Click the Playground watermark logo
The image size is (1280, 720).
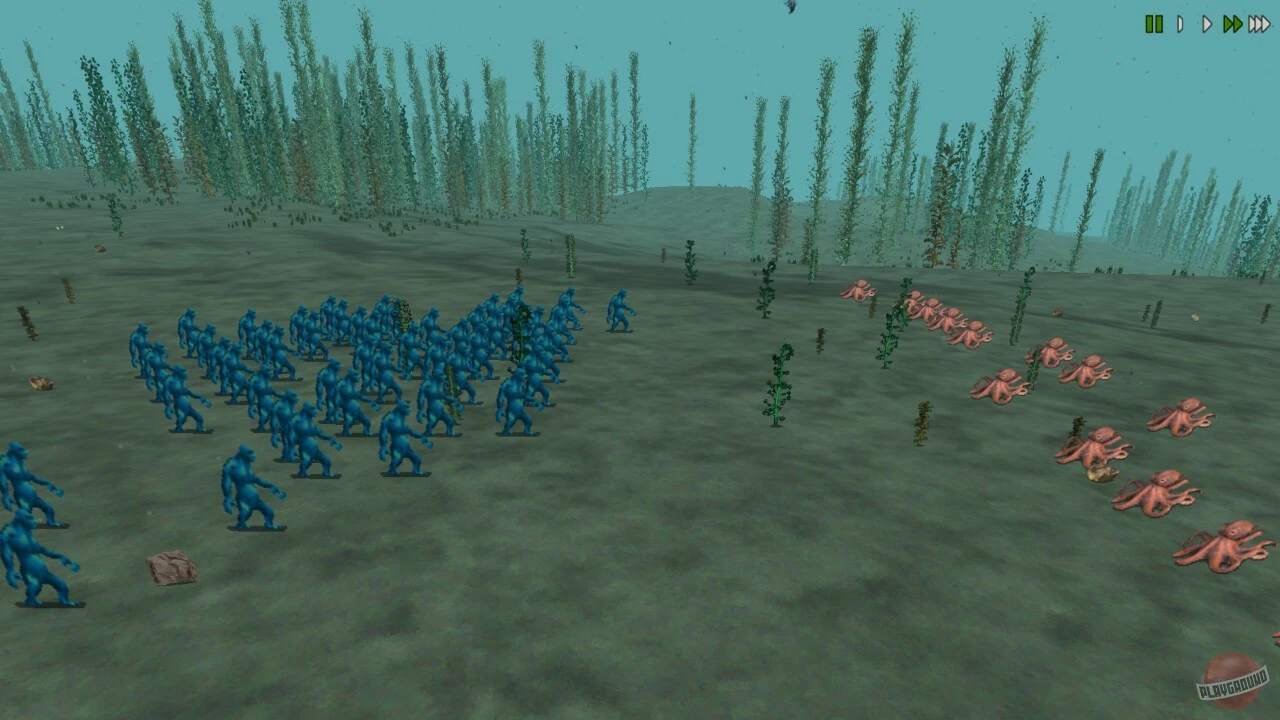(x=1229, y=682)
